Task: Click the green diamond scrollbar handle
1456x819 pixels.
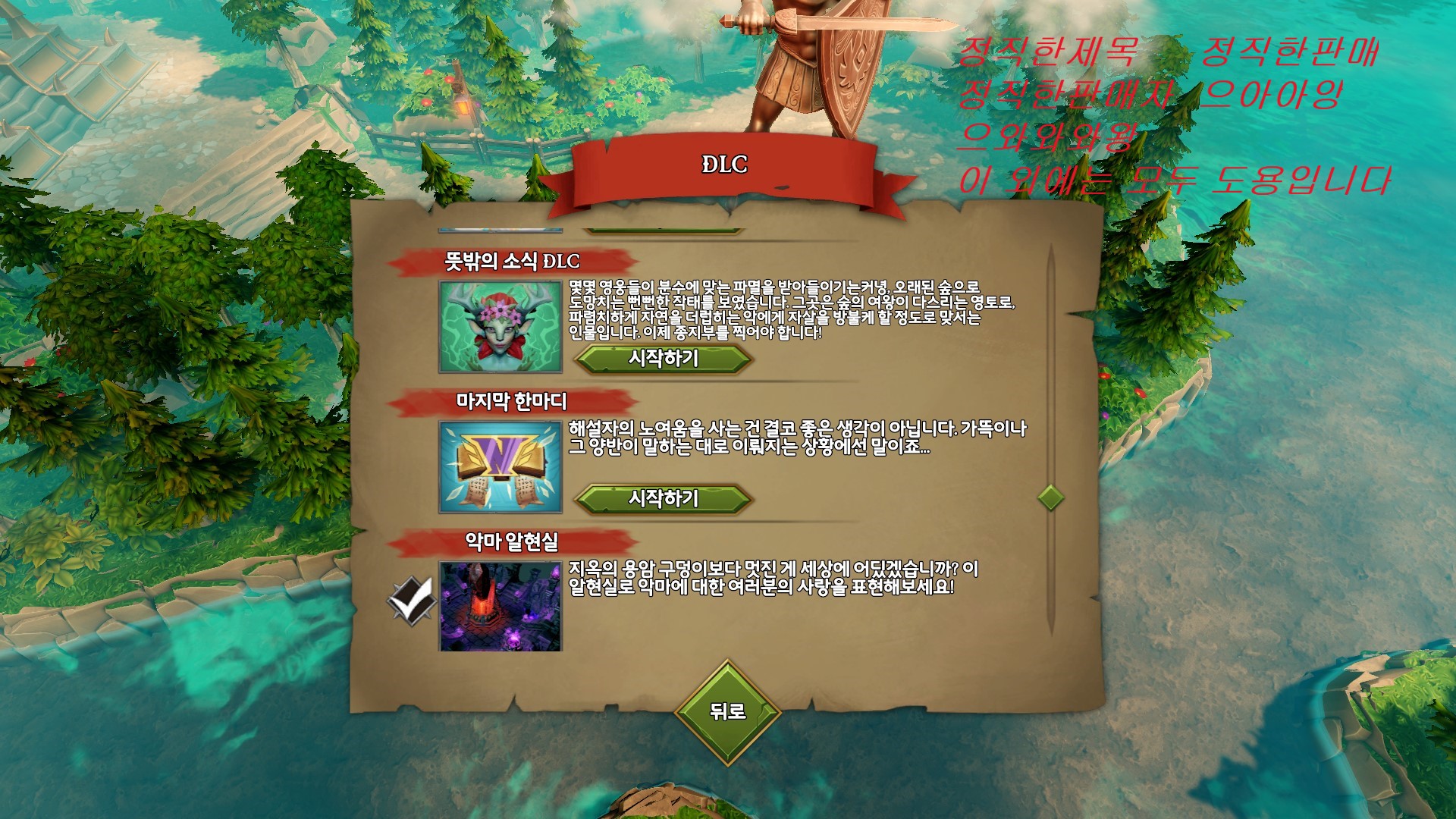Action: click(x=1050, y=497)
